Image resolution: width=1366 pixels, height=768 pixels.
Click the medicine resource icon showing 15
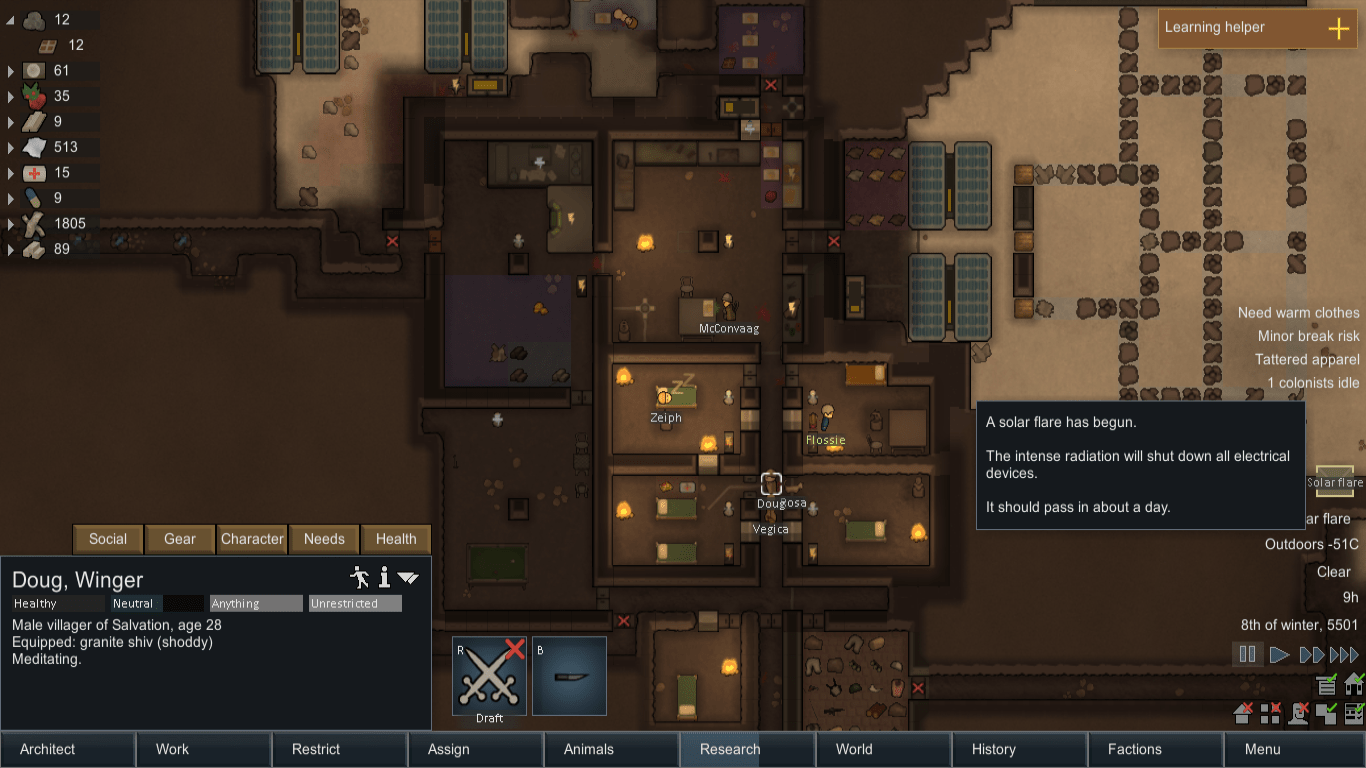tap(35, 172)
